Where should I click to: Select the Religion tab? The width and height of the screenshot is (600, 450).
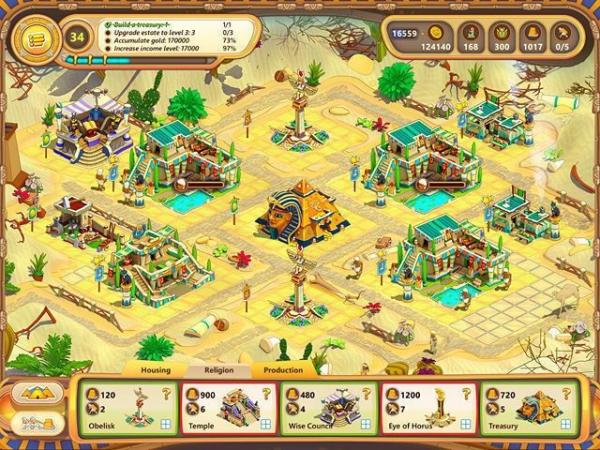(217, 370)
